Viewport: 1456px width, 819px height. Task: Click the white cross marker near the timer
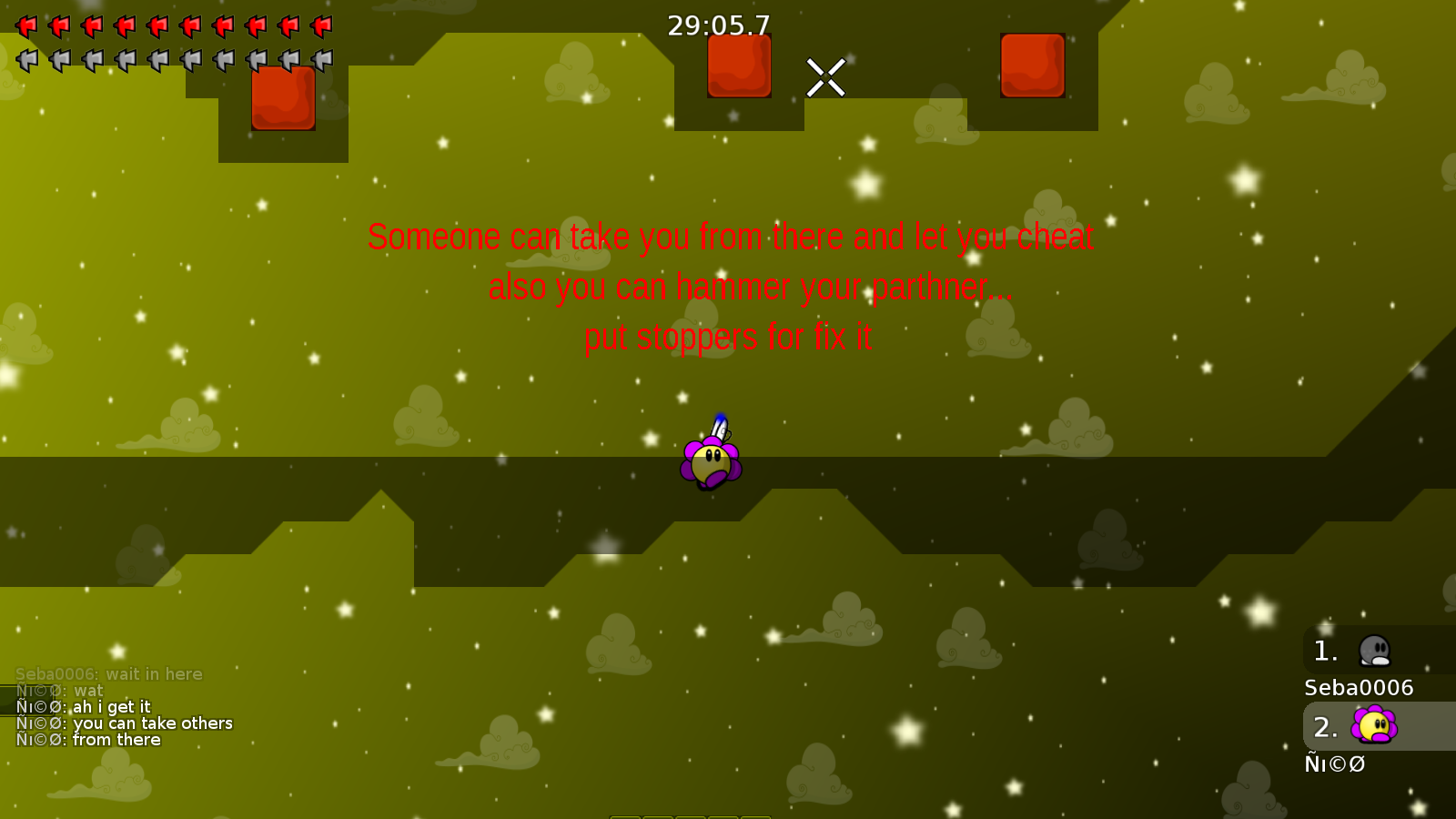point(826,78)
